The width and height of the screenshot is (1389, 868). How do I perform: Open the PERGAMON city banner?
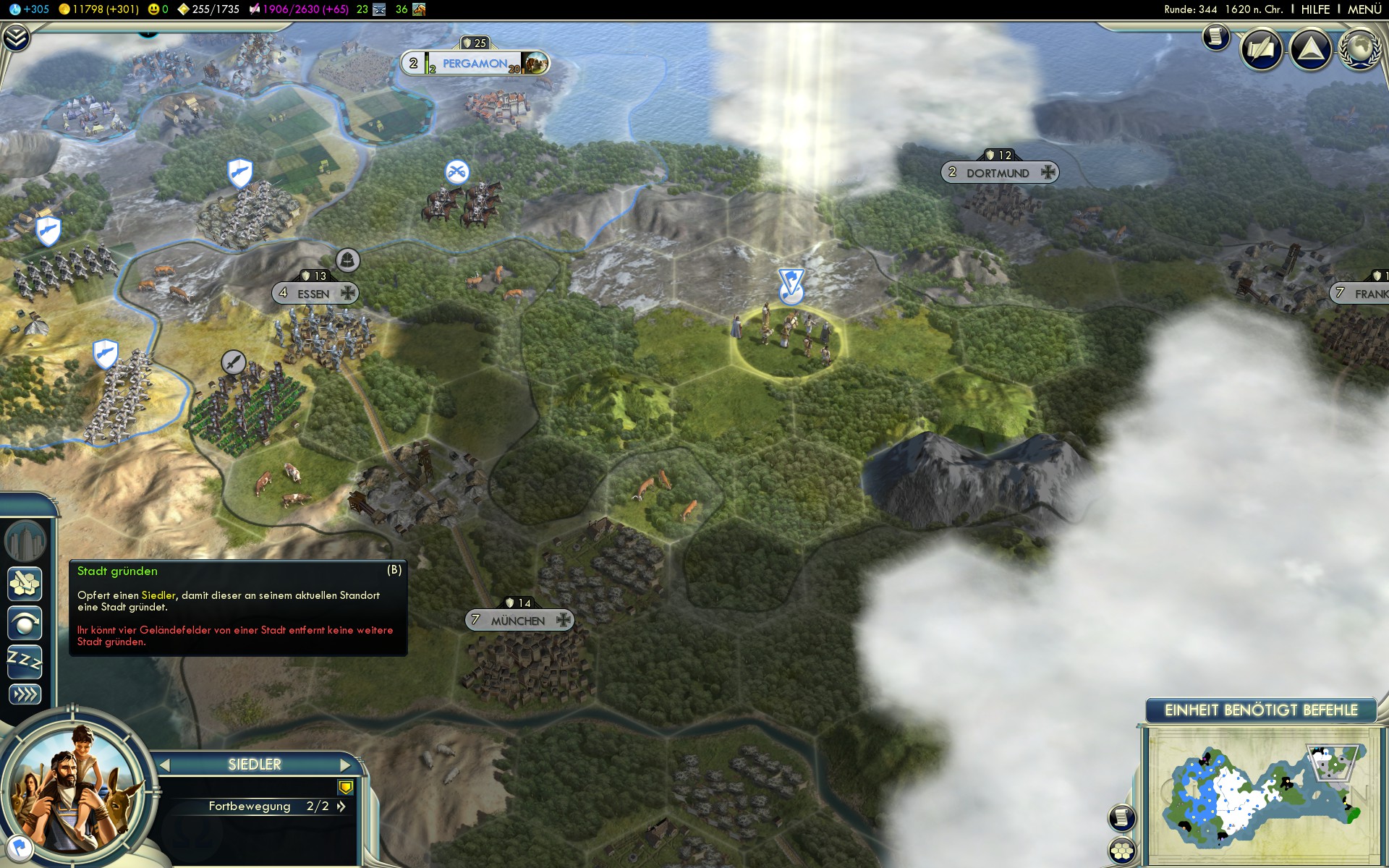tap(475, 64)
